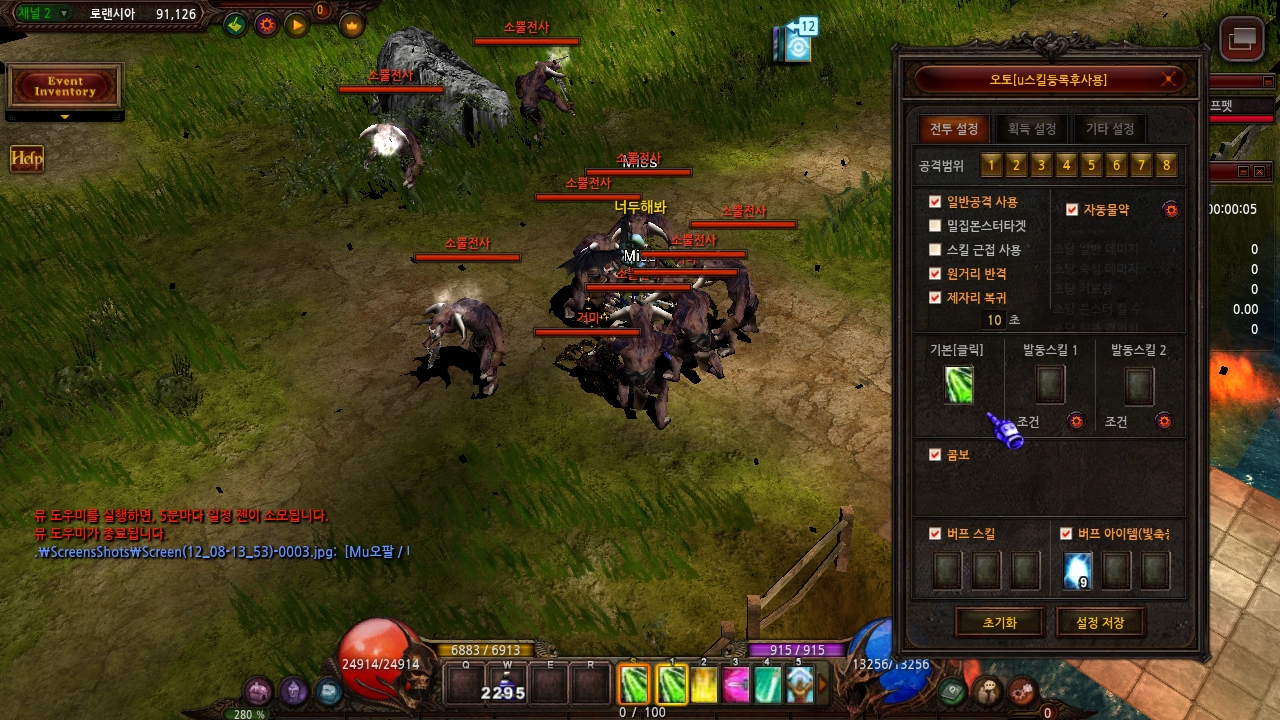Switch to the 획득 설정 tab

point(1031,129)
